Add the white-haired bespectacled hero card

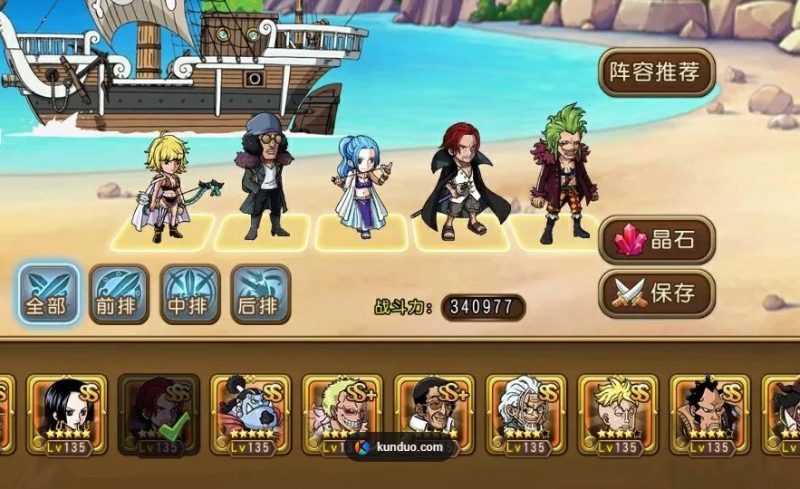(x=526, y=415)
